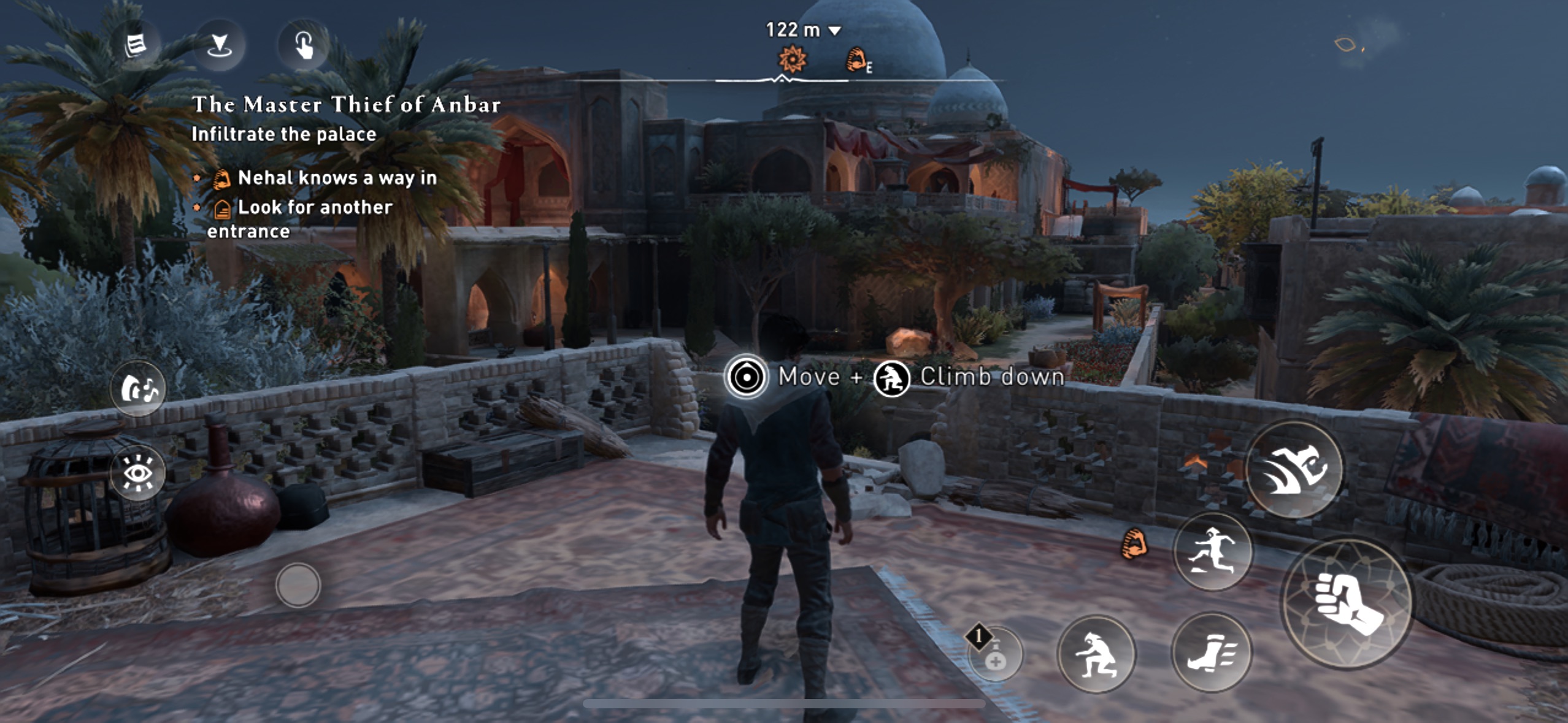Tap the hooded assassin dash button
The height and width of the screenshot is (723, 1568).
click(x=1294, y=469)
